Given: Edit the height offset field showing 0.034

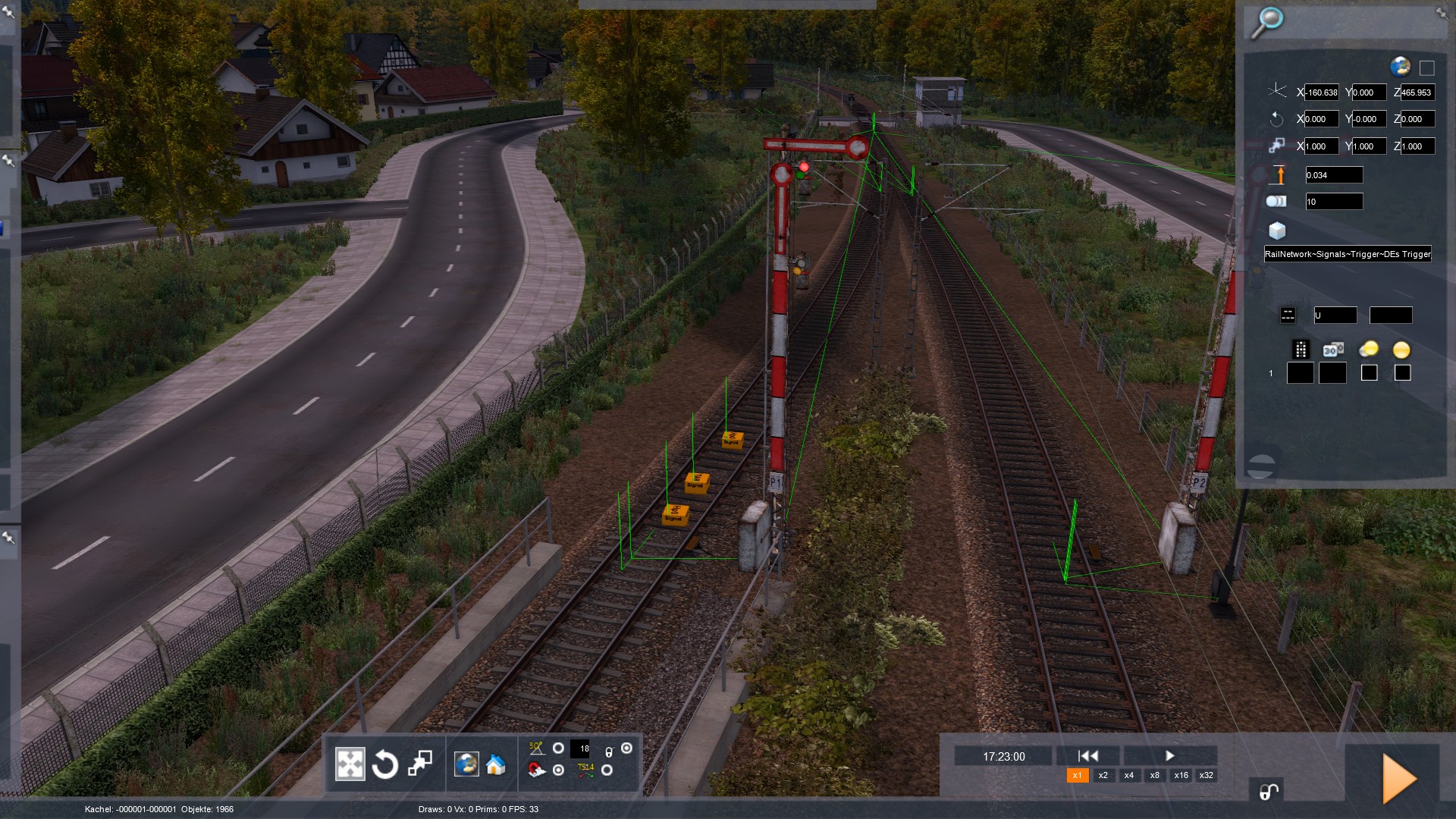Looking at the screenshot, I should (x=1333, y=175).
